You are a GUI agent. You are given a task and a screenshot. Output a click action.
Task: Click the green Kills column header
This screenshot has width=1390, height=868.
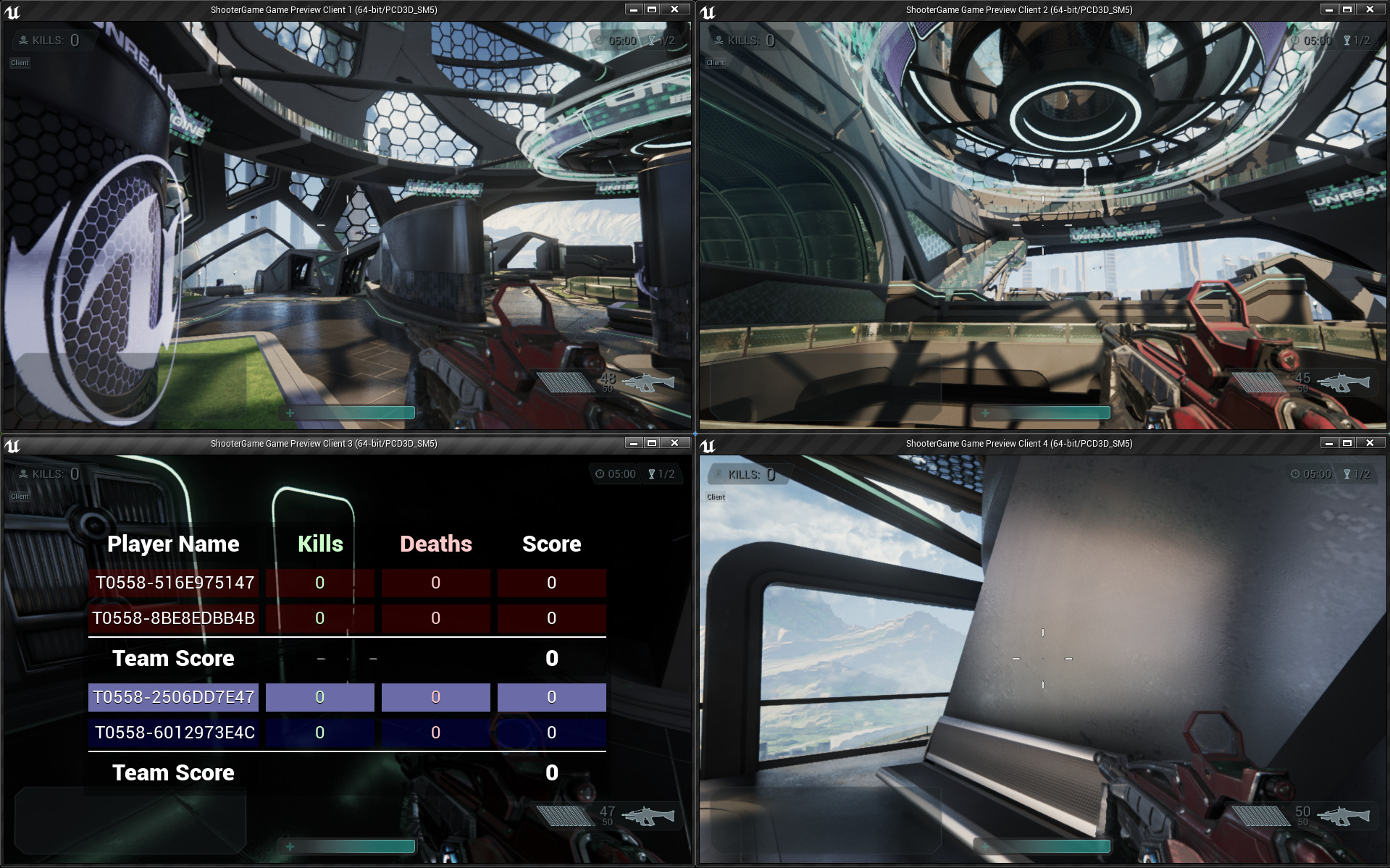(x=320, y=544)
